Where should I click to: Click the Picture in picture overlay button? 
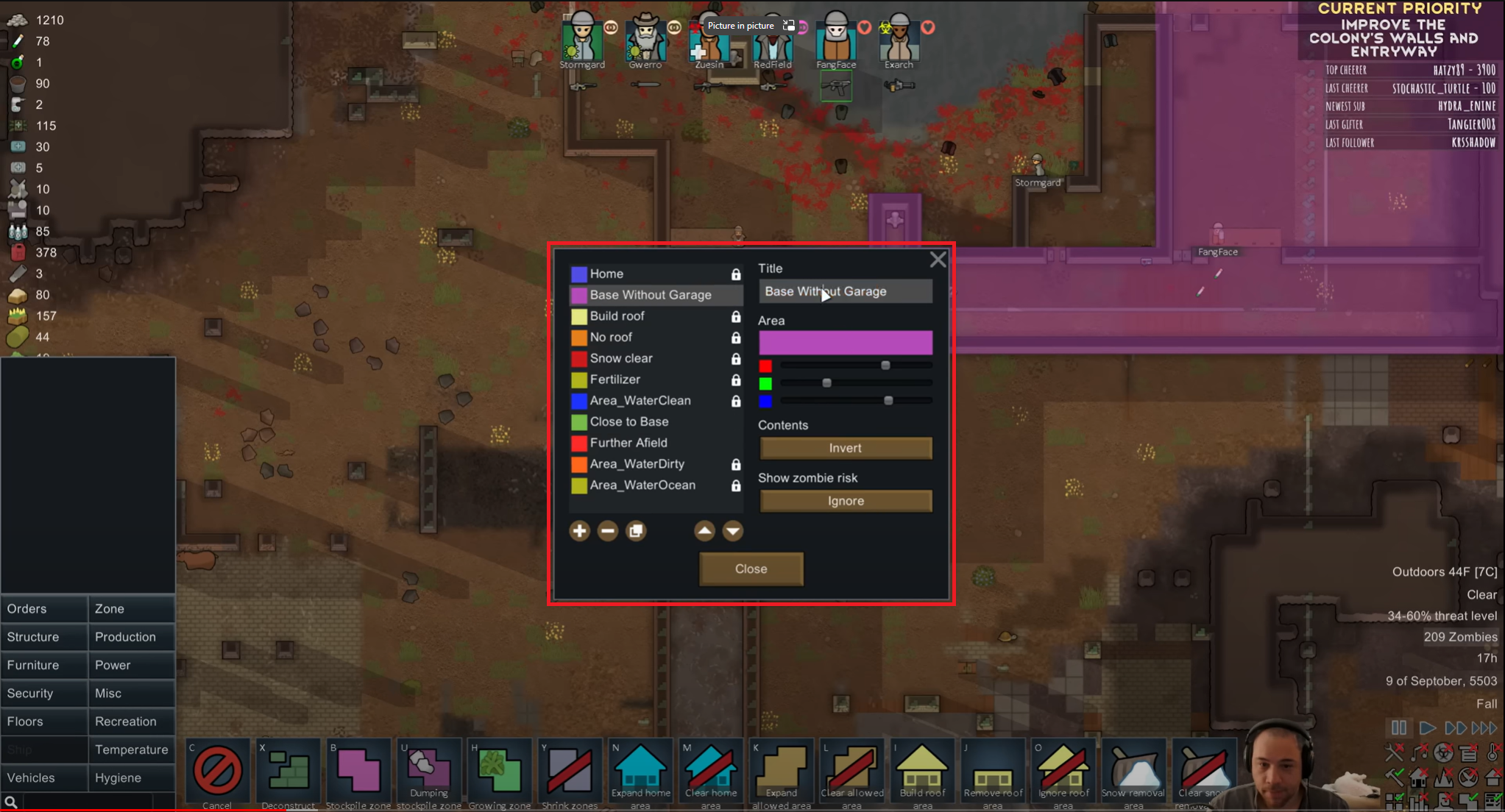(741, 26)
